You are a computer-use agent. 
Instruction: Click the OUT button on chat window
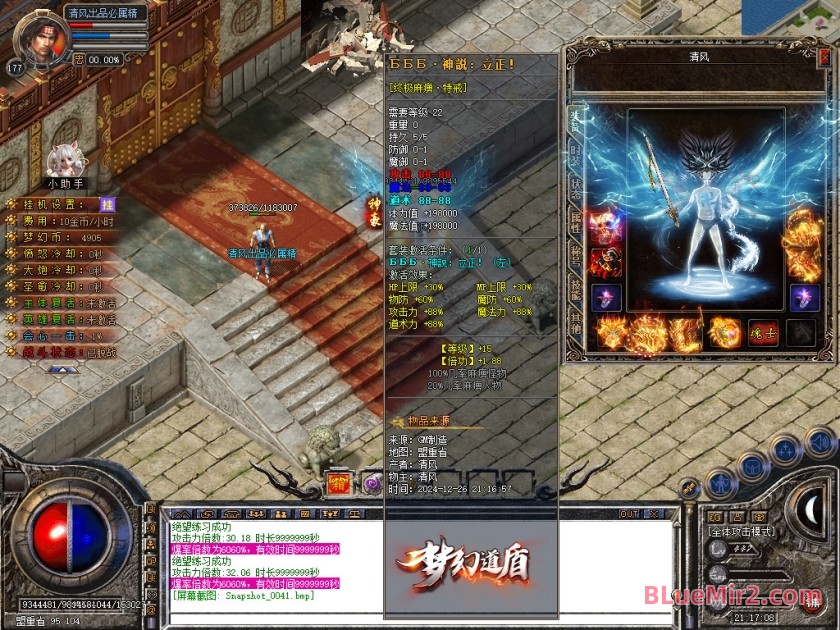click(629, 514)
